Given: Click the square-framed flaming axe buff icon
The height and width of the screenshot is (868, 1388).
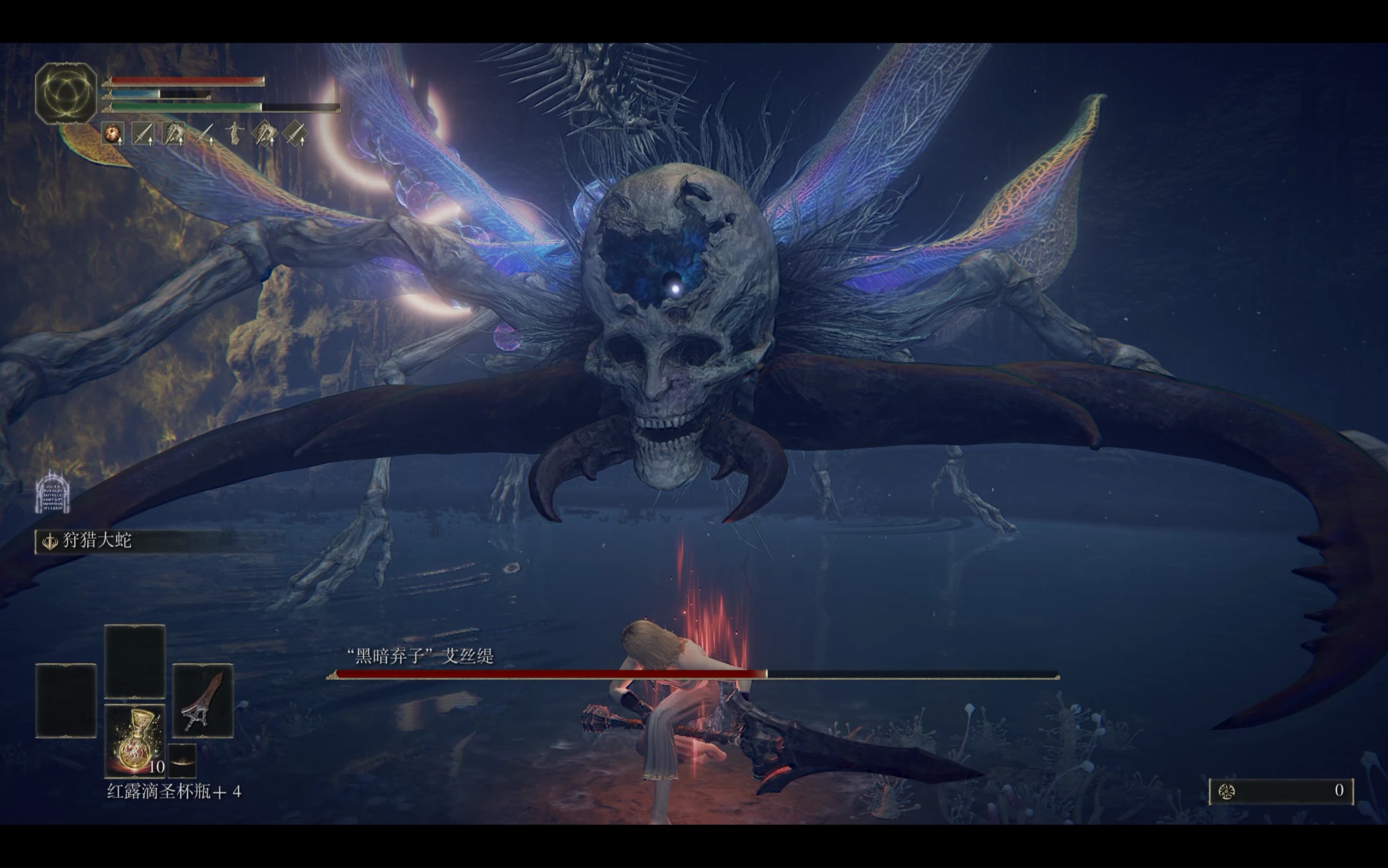Looking at the screenshot, I should (173, 133).
